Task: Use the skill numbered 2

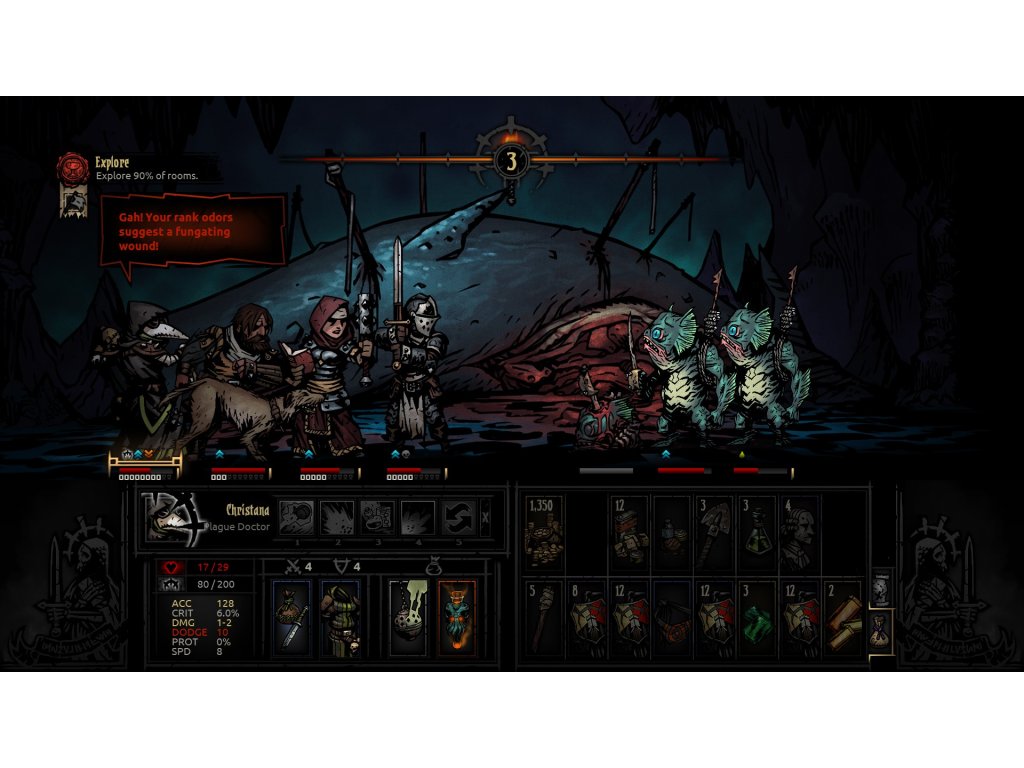Action: [x=337, y=517]
